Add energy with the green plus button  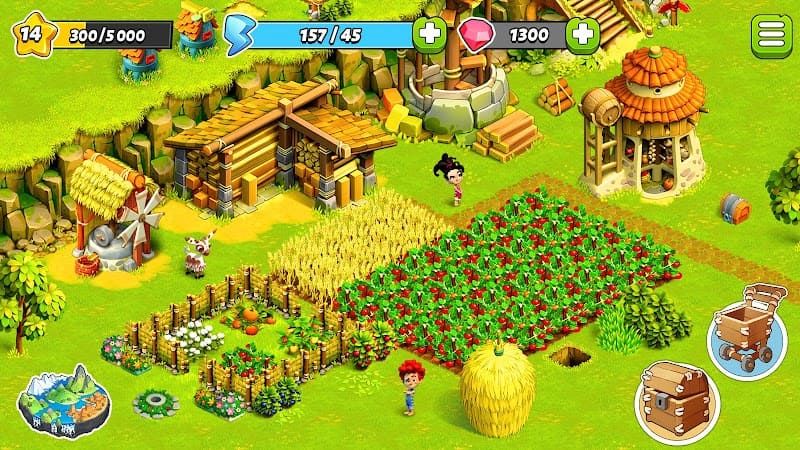coord(430,34)
